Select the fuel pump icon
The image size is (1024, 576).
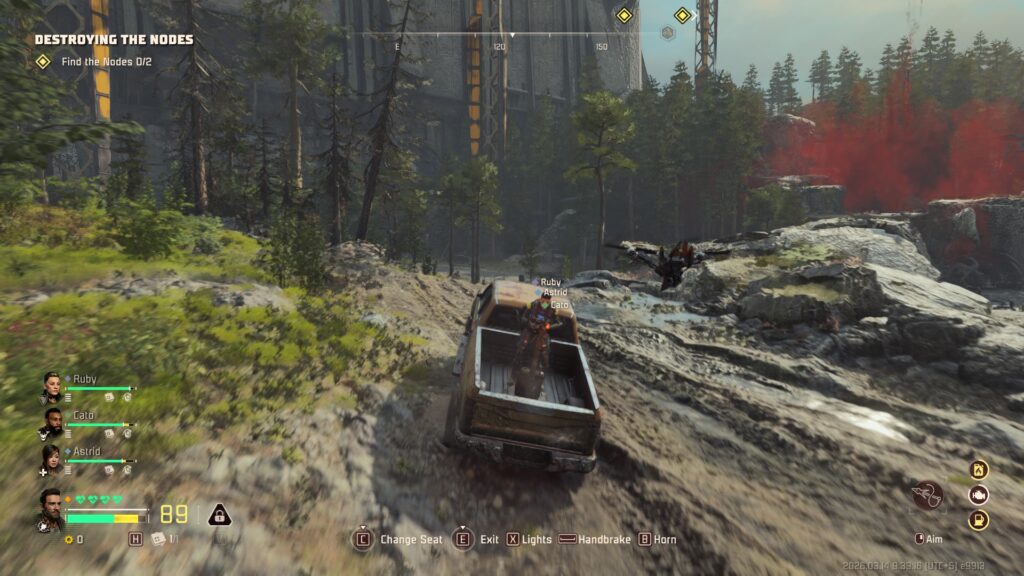pos(979,520)
